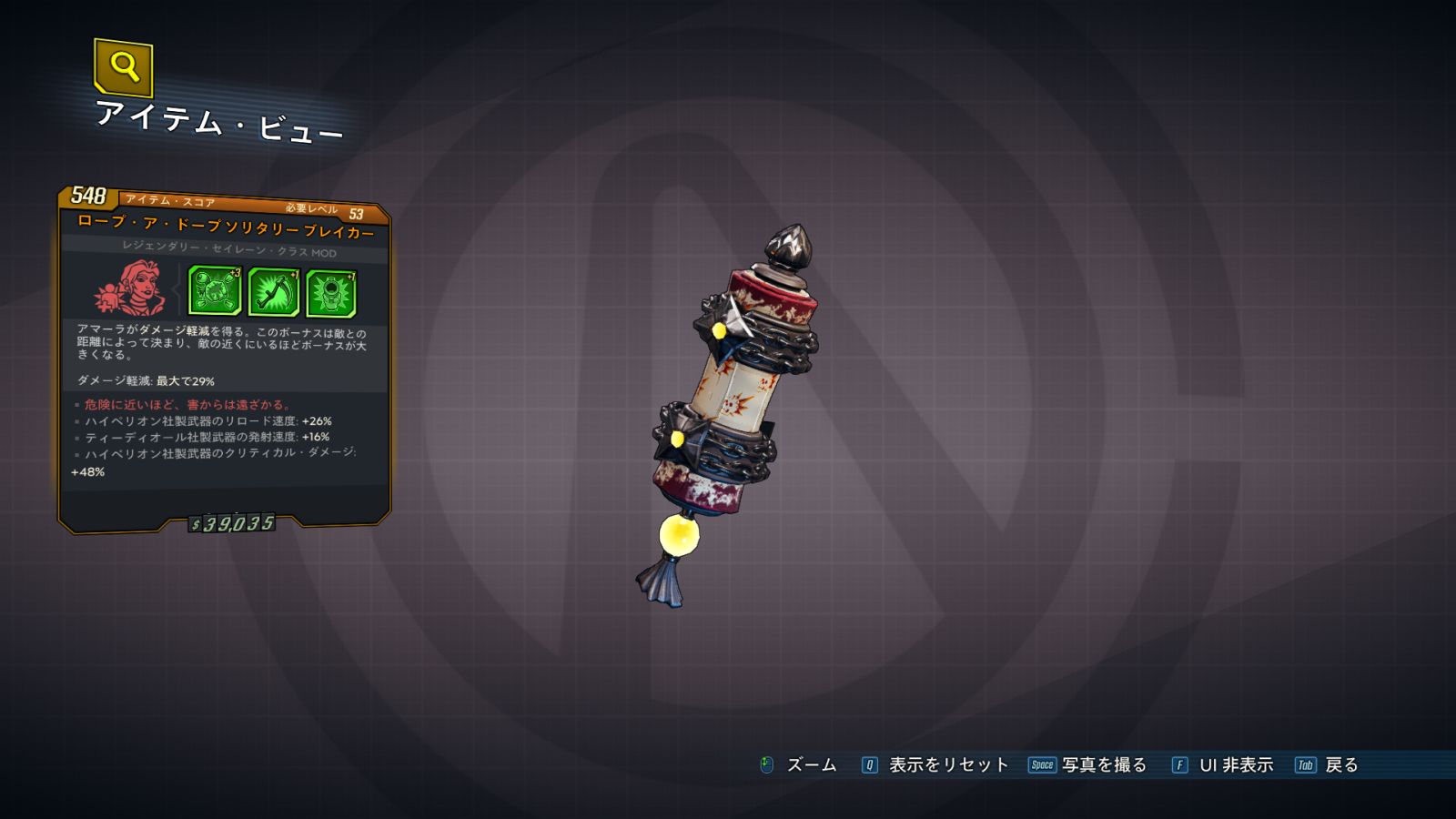Click the yellow magnifying glass item view icon
Image resolution: width=1456 pixels, height=819 pixels.
point(124,67)
